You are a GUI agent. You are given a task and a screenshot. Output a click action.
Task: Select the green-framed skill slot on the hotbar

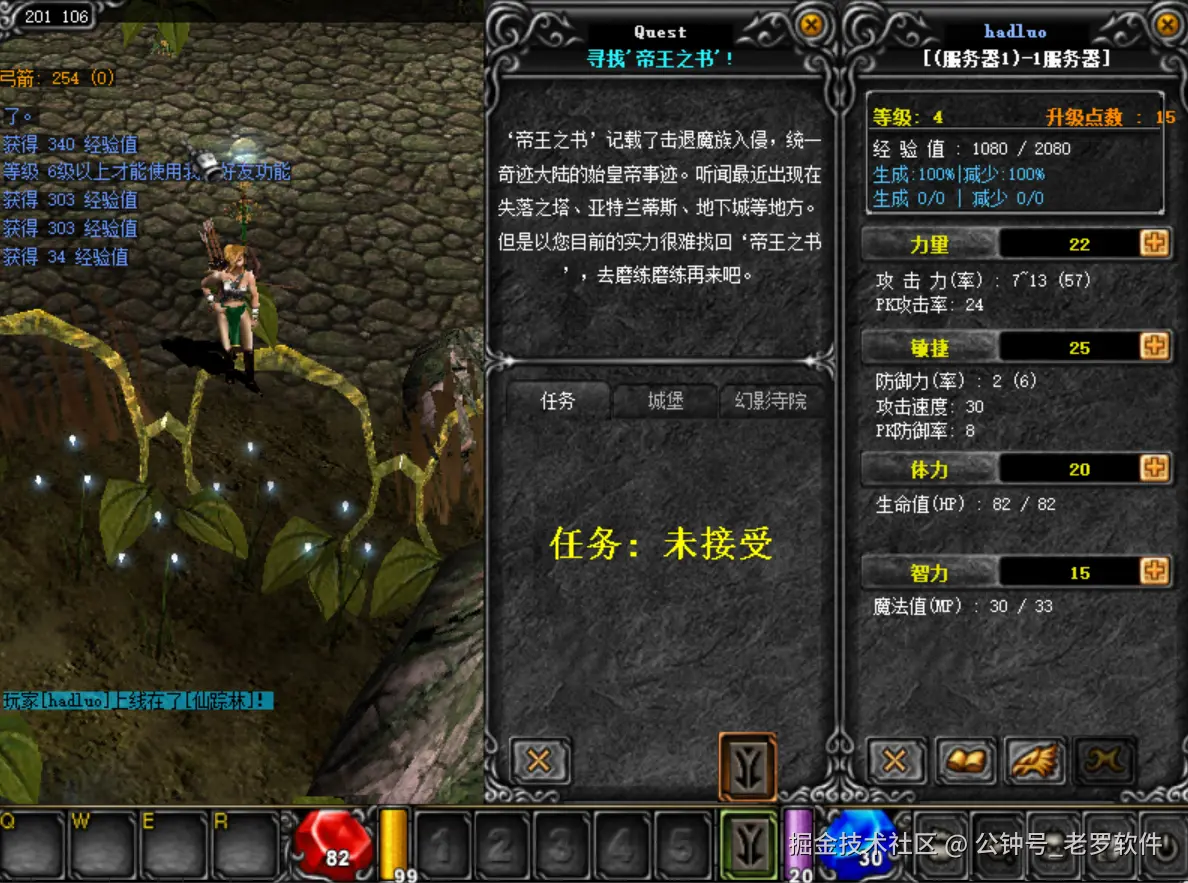coord(746,842)
